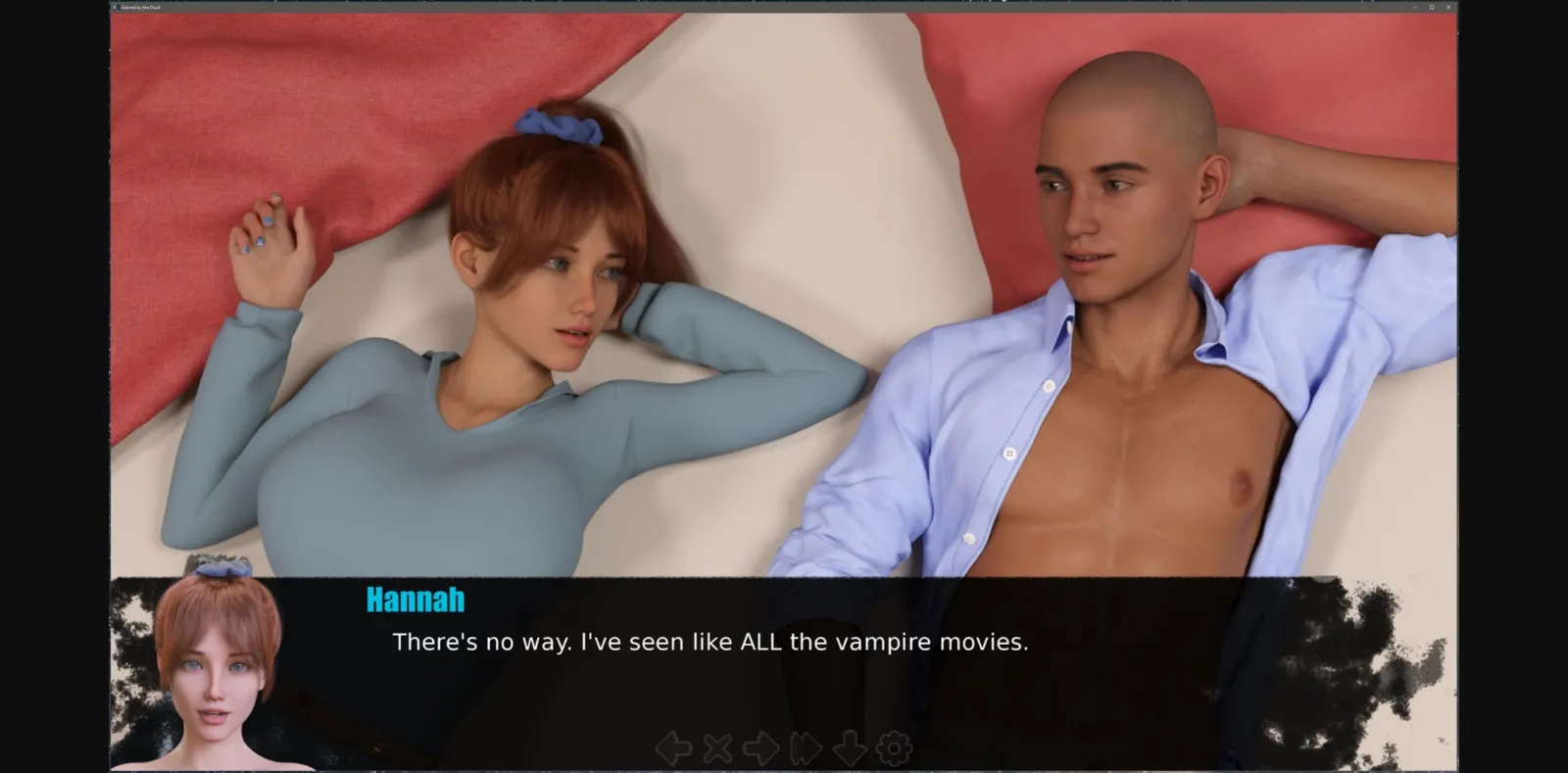
Task: Maximize the game window
Action: click(1434, 8)
